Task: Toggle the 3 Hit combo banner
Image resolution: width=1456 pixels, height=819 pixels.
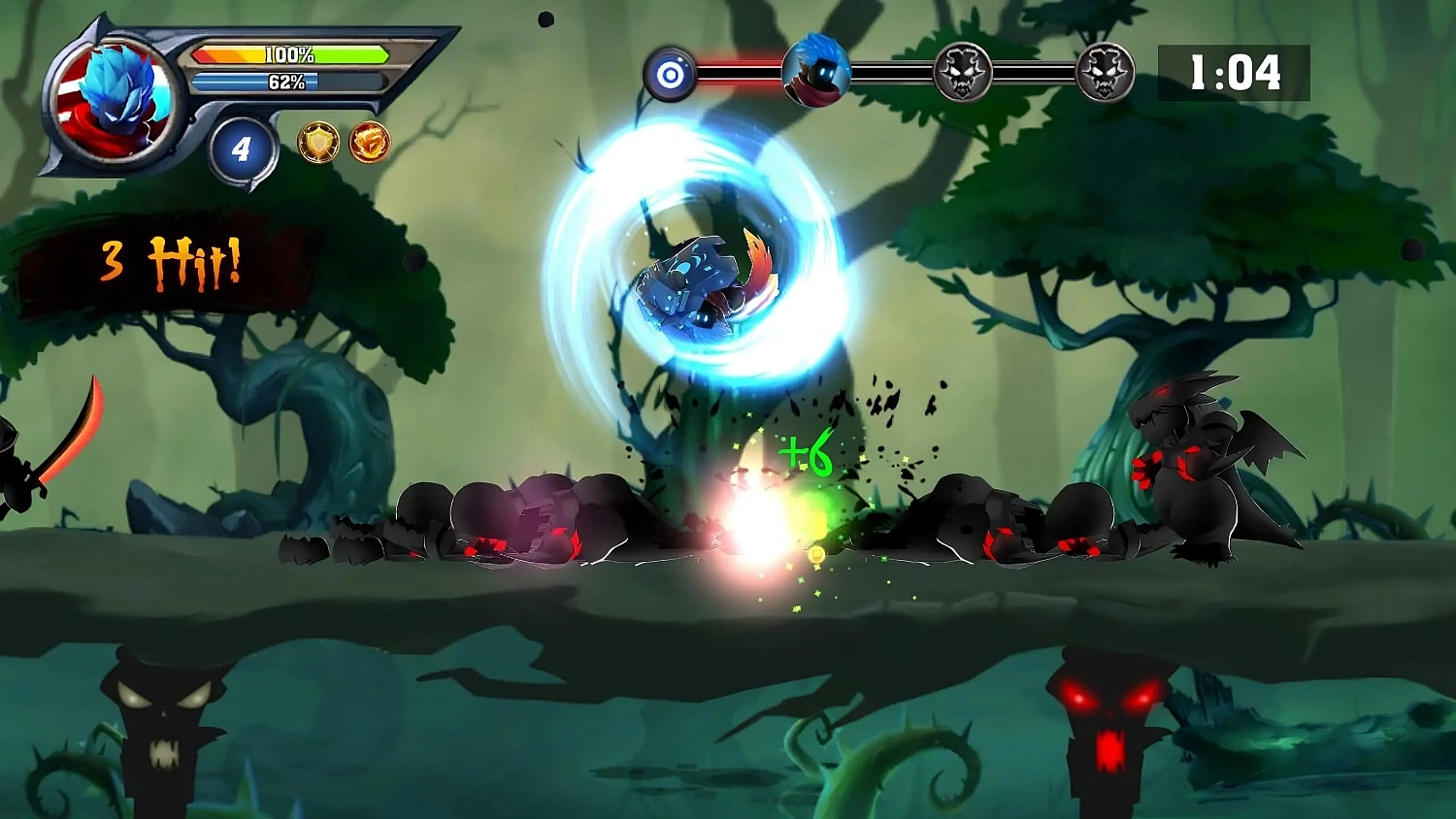Action: click(170, 257)
